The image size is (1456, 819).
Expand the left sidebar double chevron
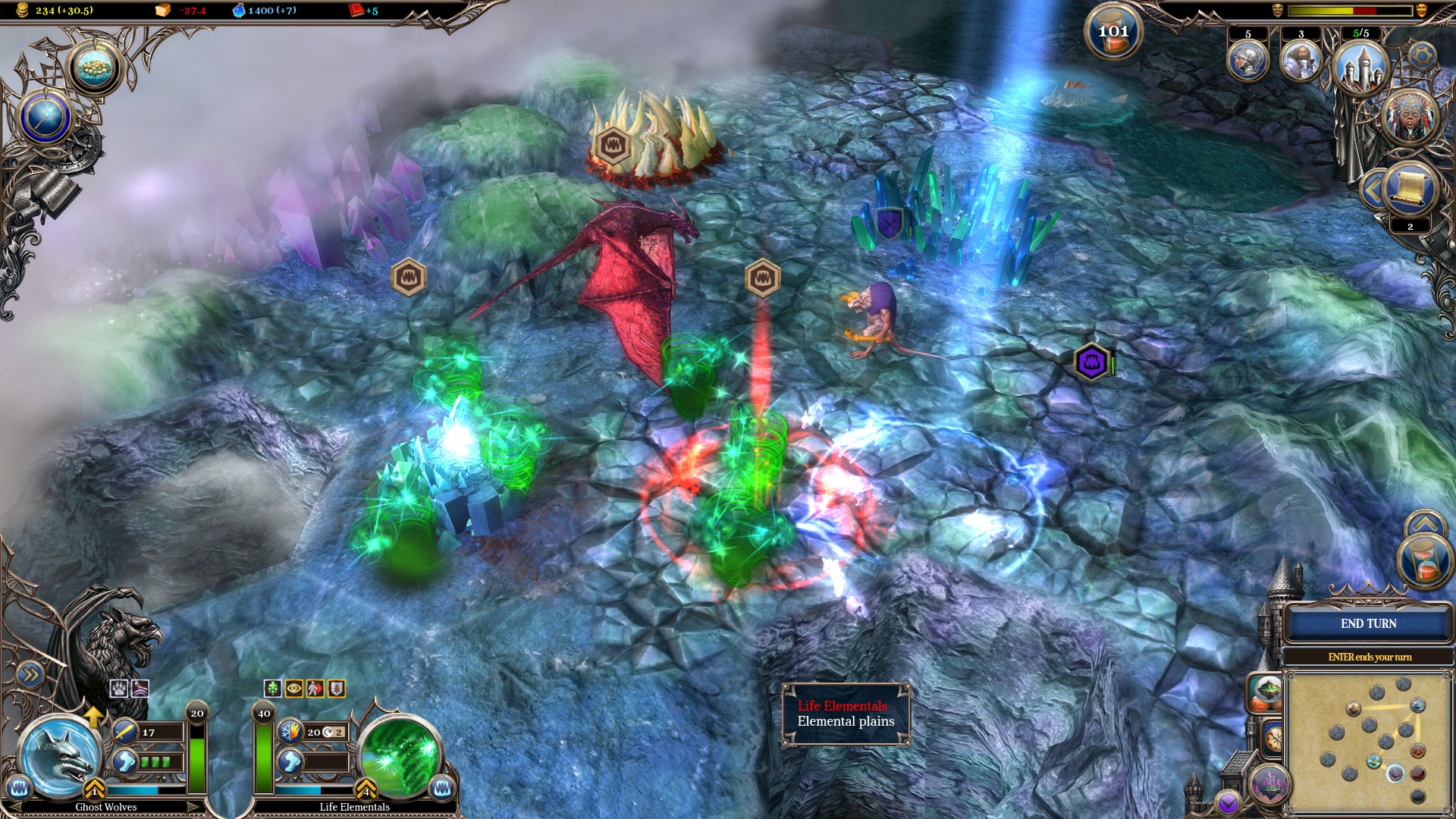(x=30, y=673)
